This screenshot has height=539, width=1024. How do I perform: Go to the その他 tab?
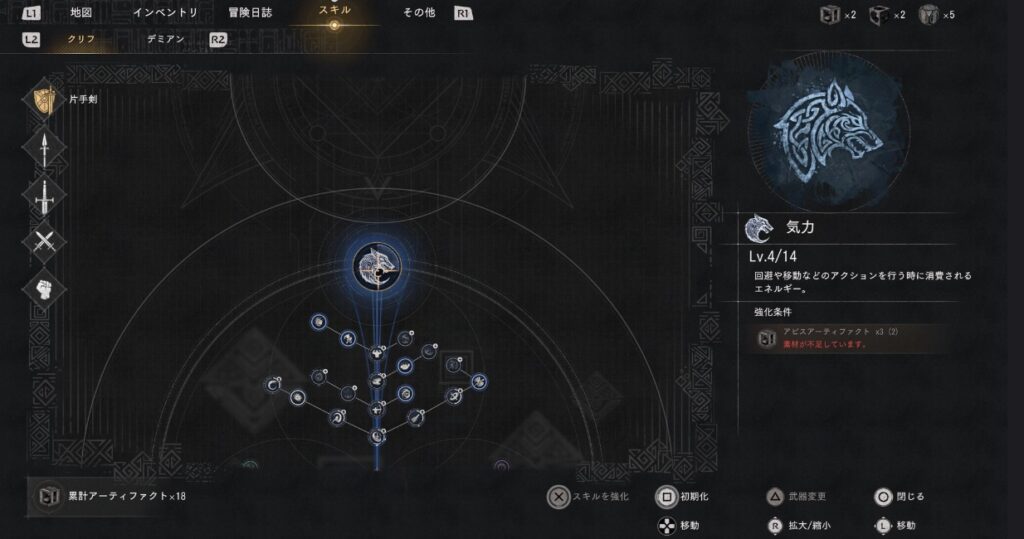tap(420, 13)
